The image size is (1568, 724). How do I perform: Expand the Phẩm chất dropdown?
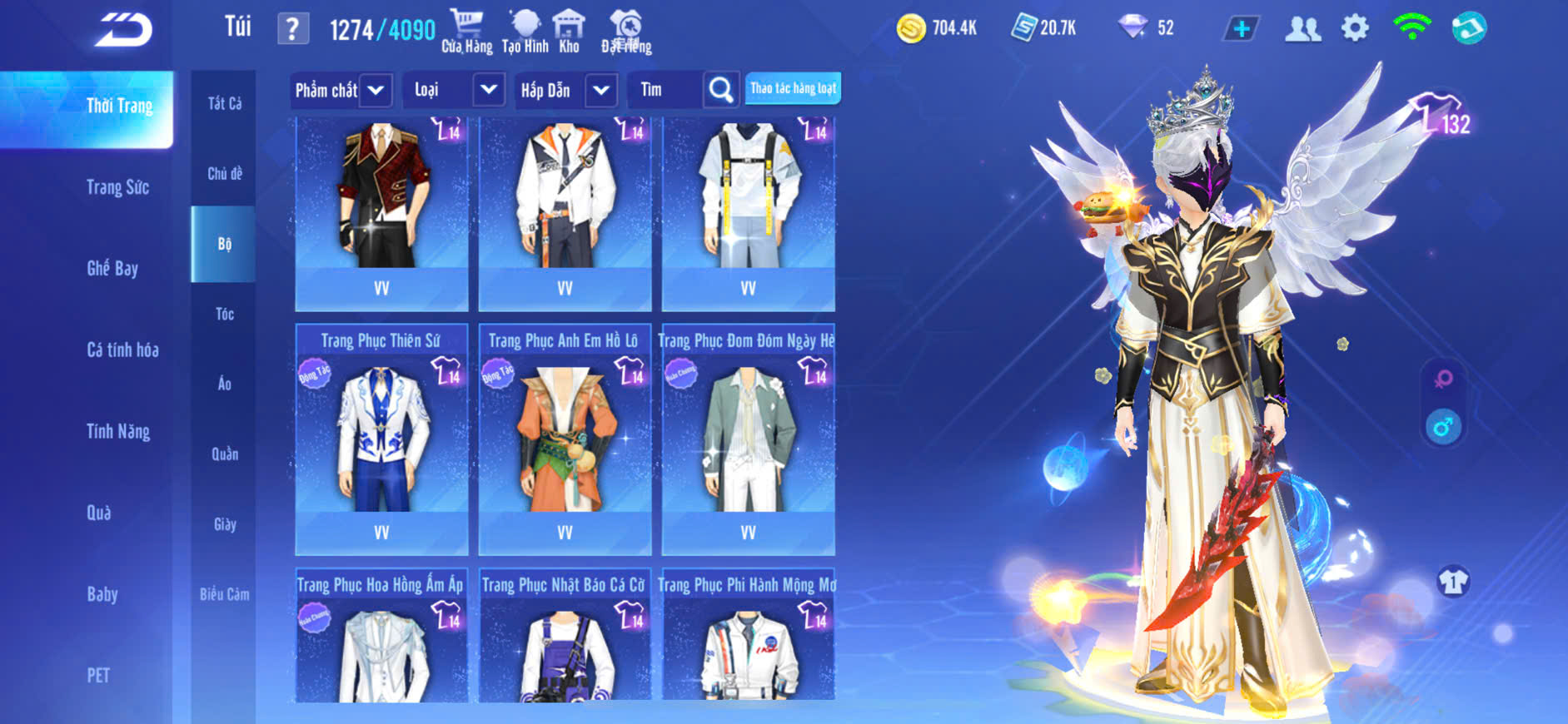coord(376,90)
